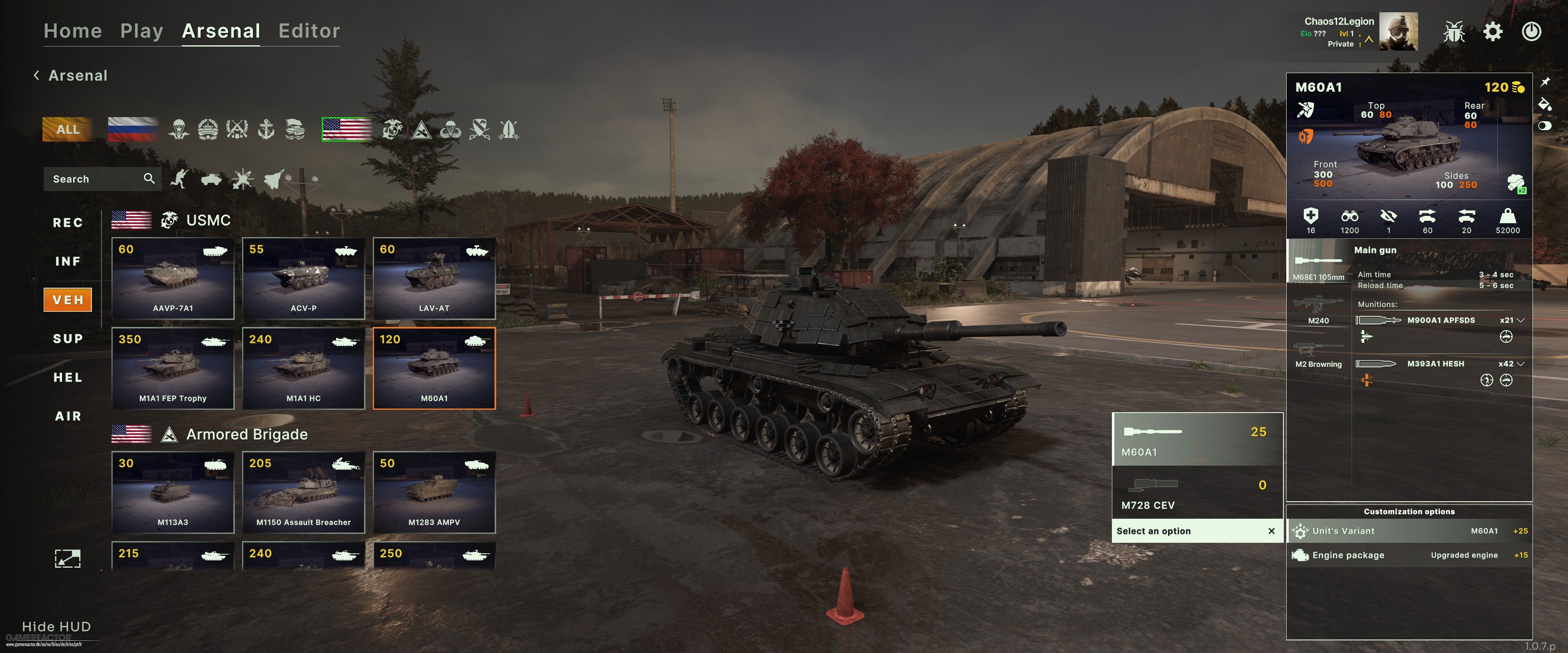Click Hide HUD
The width and height of the screenshot is (1568, 653).
coord(56,627)
